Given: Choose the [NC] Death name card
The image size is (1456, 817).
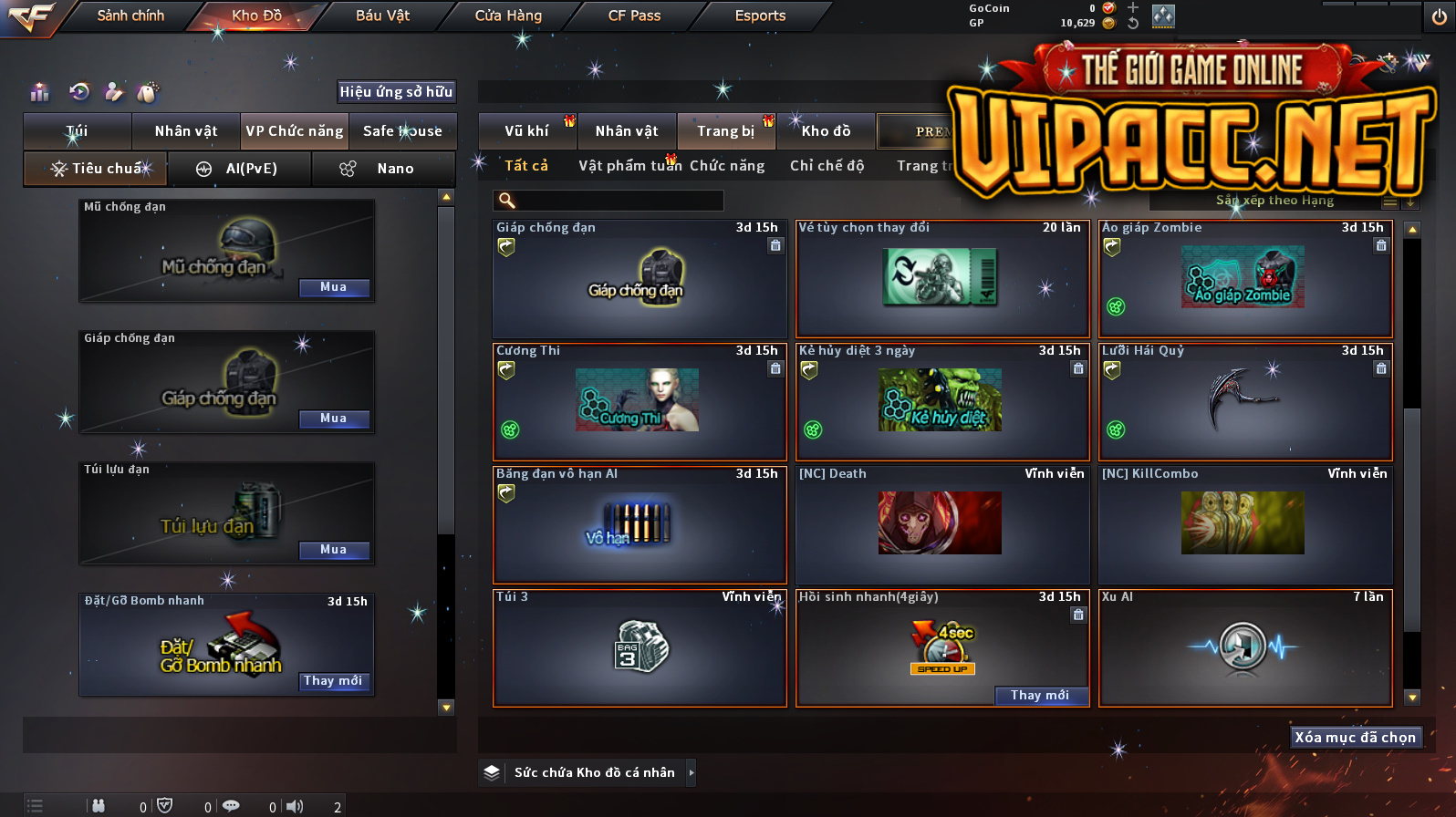Looking at the screenshot, I should 942,524.
